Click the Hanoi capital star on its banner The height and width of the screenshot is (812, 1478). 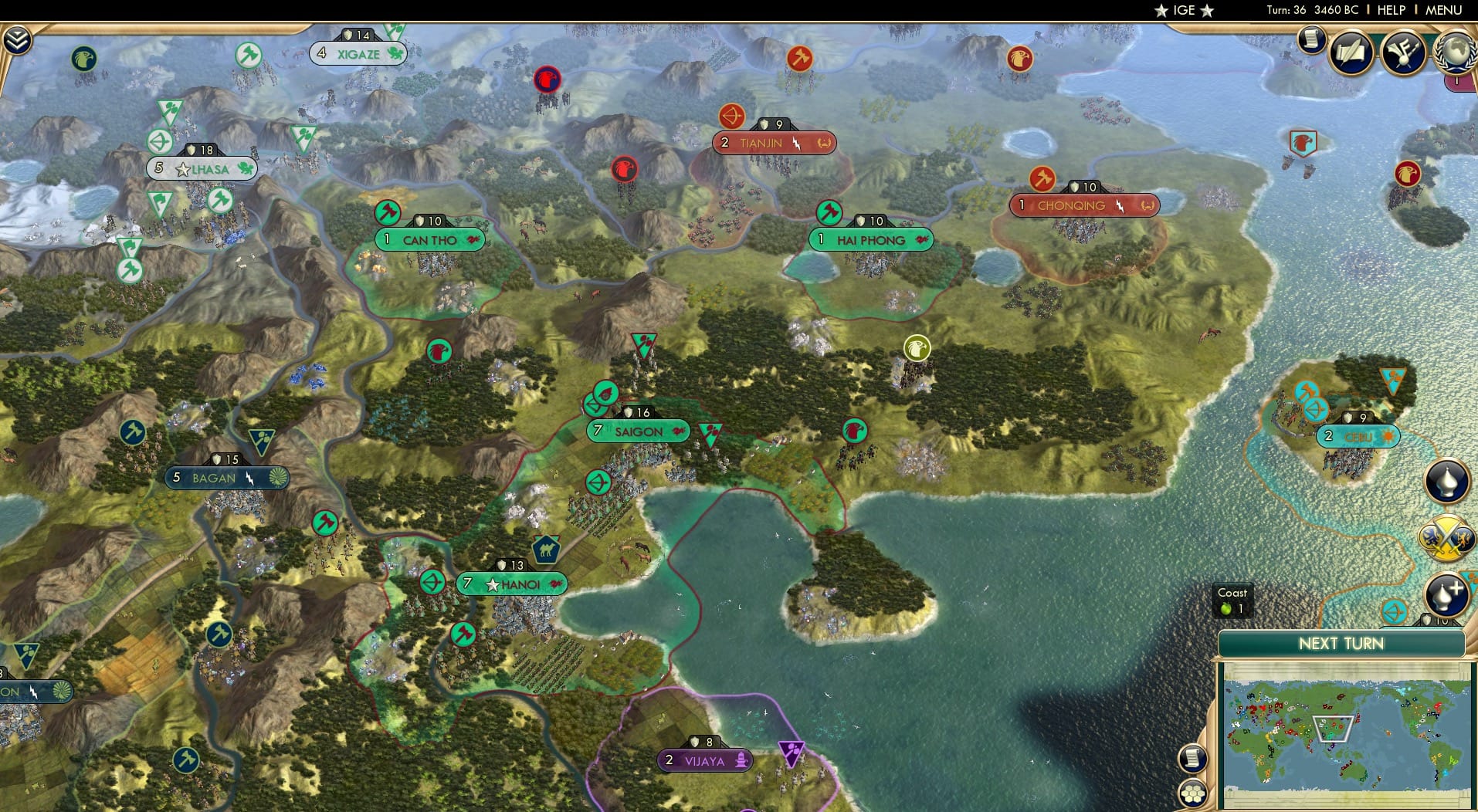tap(492, 584)
